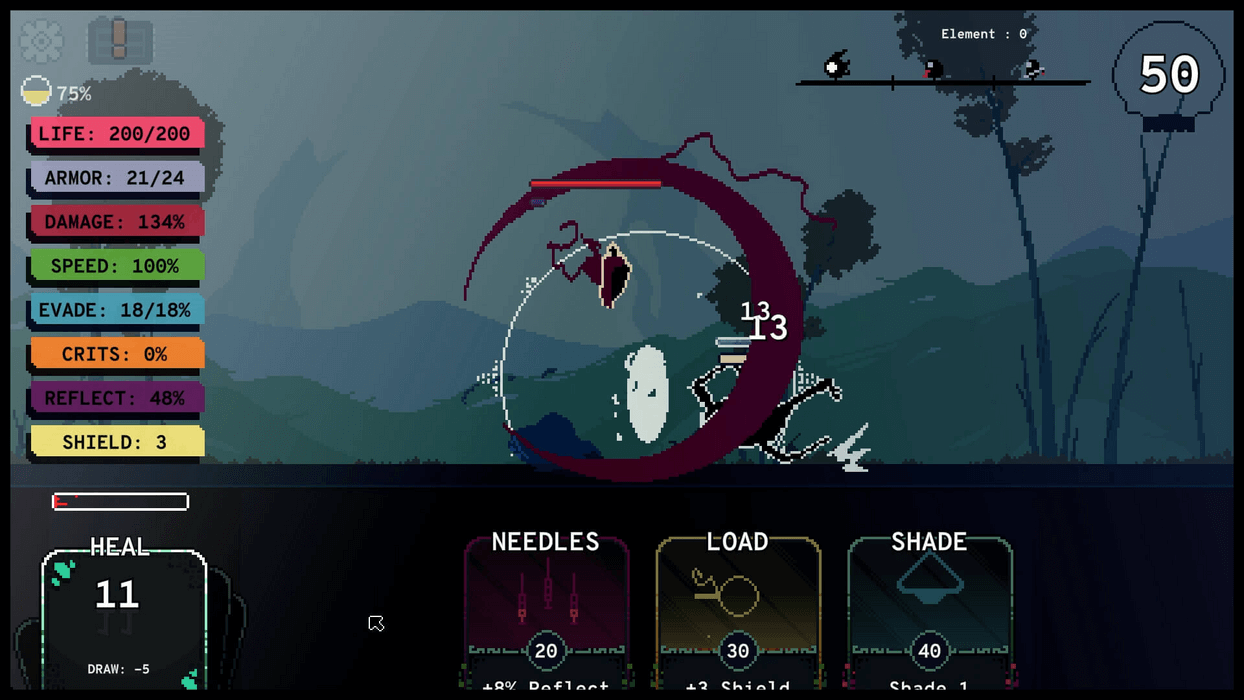Open the book with exclamation mark
The width and height of the screenshot is (1244, 700).
click(x=120, y=41)
